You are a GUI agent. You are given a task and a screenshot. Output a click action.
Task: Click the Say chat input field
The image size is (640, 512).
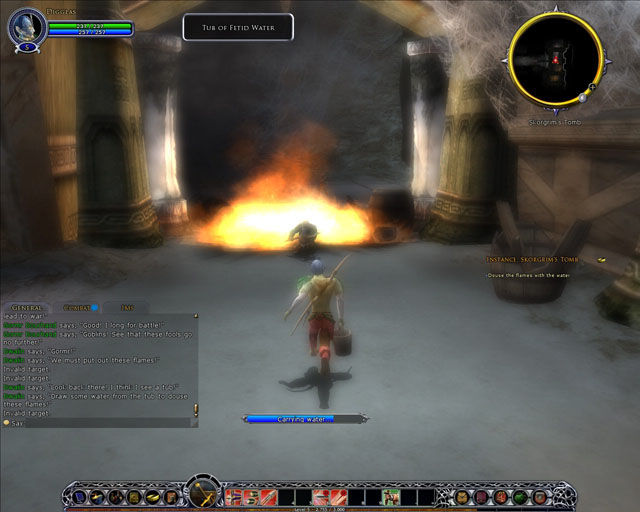[100, 423]
